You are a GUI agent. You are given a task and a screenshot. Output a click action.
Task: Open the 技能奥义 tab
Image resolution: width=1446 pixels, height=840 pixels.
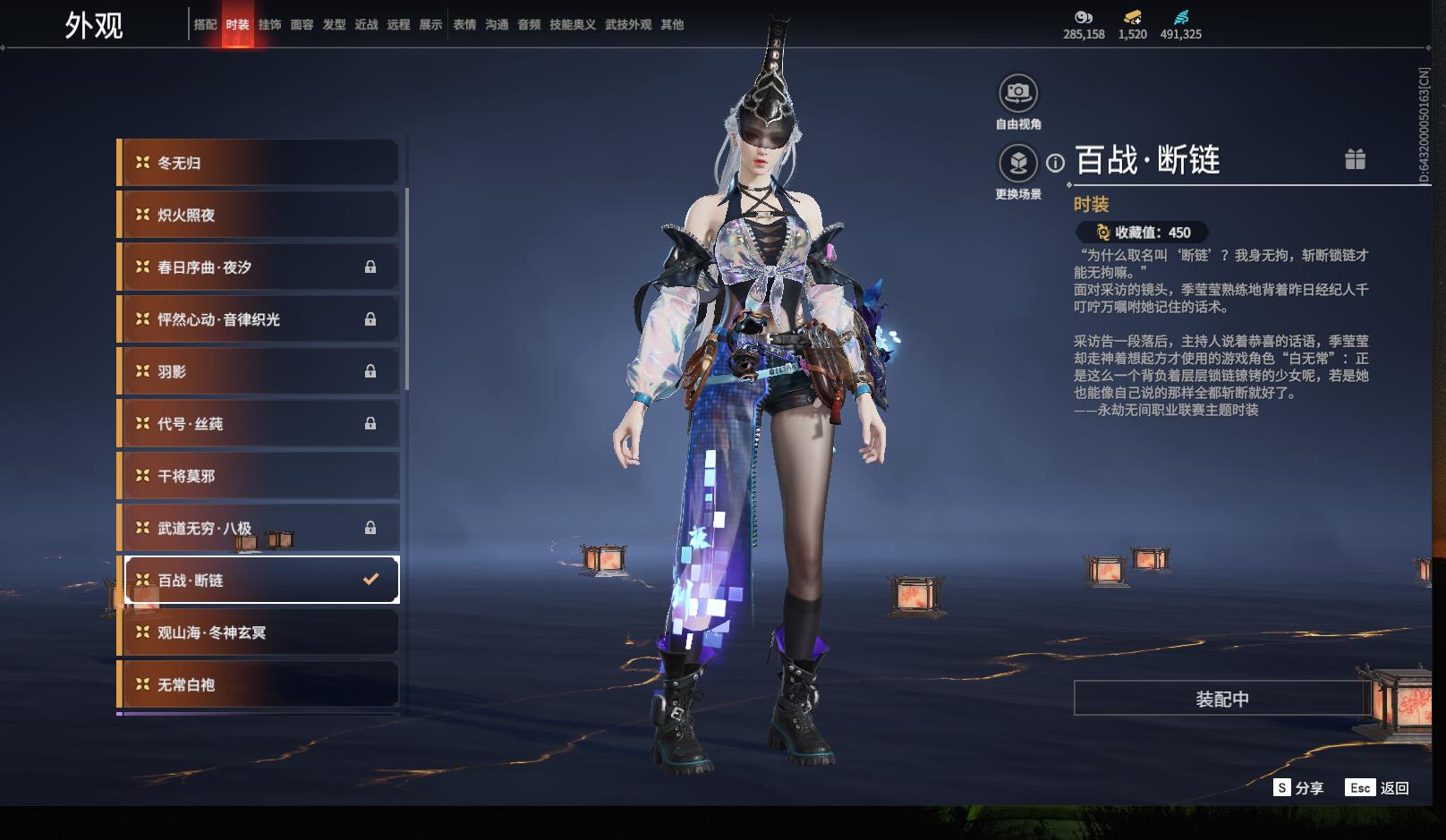572,24
